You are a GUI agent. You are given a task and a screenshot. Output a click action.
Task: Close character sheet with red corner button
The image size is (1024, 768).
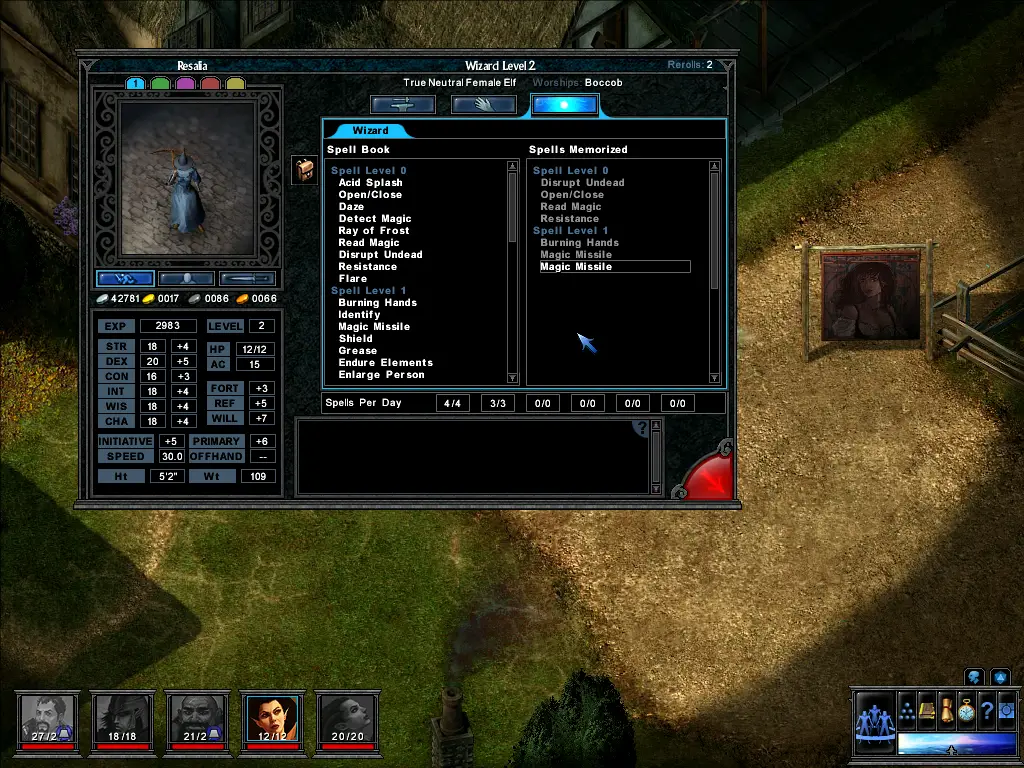(710, 474)
